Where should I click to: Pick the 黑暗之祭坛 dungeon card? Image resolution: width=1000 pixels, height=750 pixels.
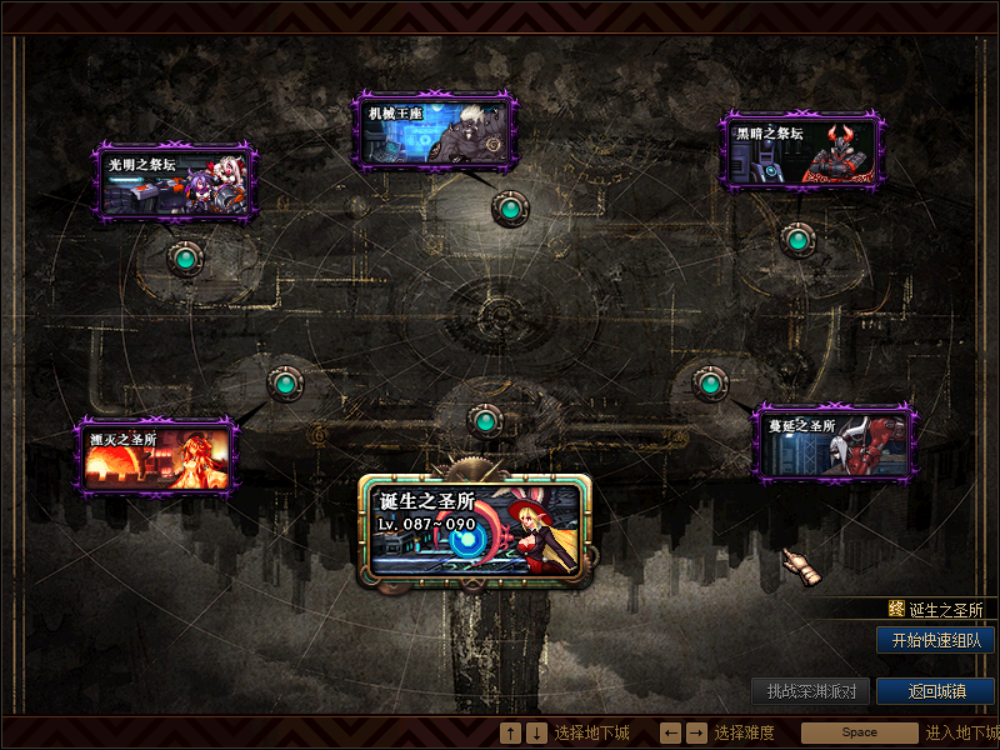tap(802, 152)
